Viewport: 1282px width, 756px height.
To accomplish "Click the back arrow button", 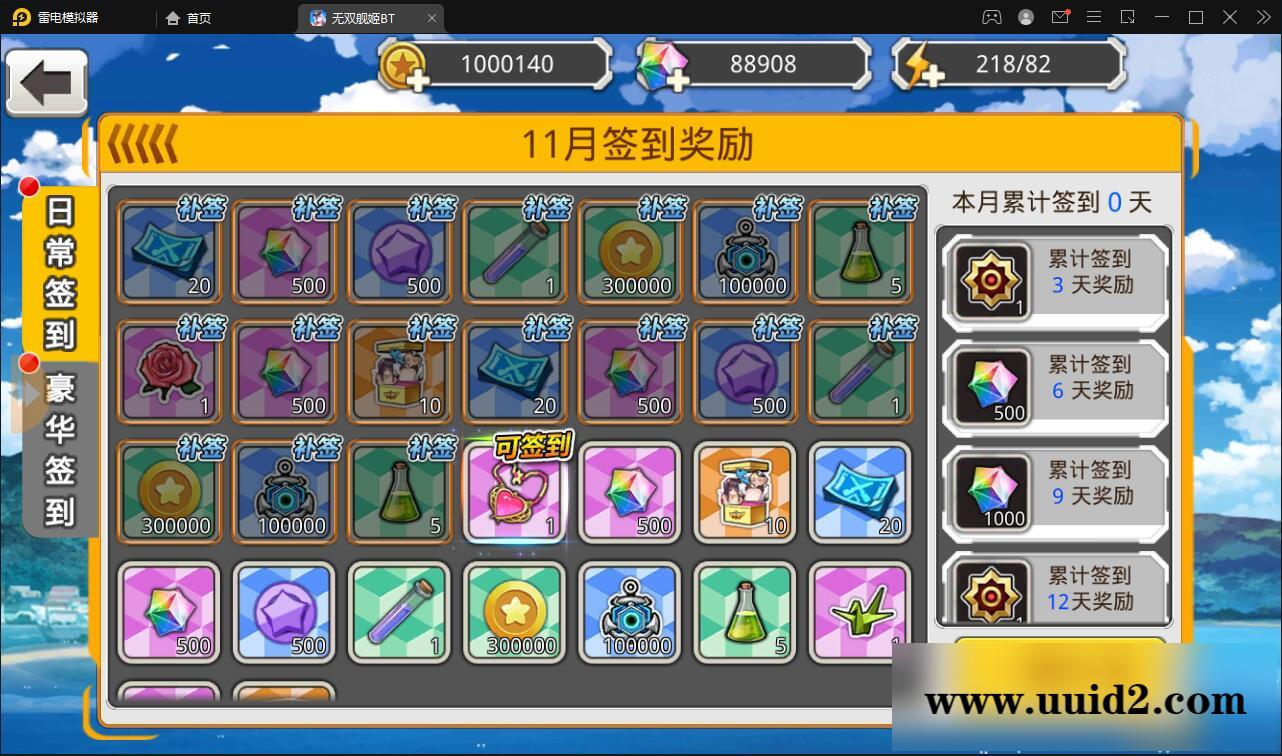I will pos(46,83).
